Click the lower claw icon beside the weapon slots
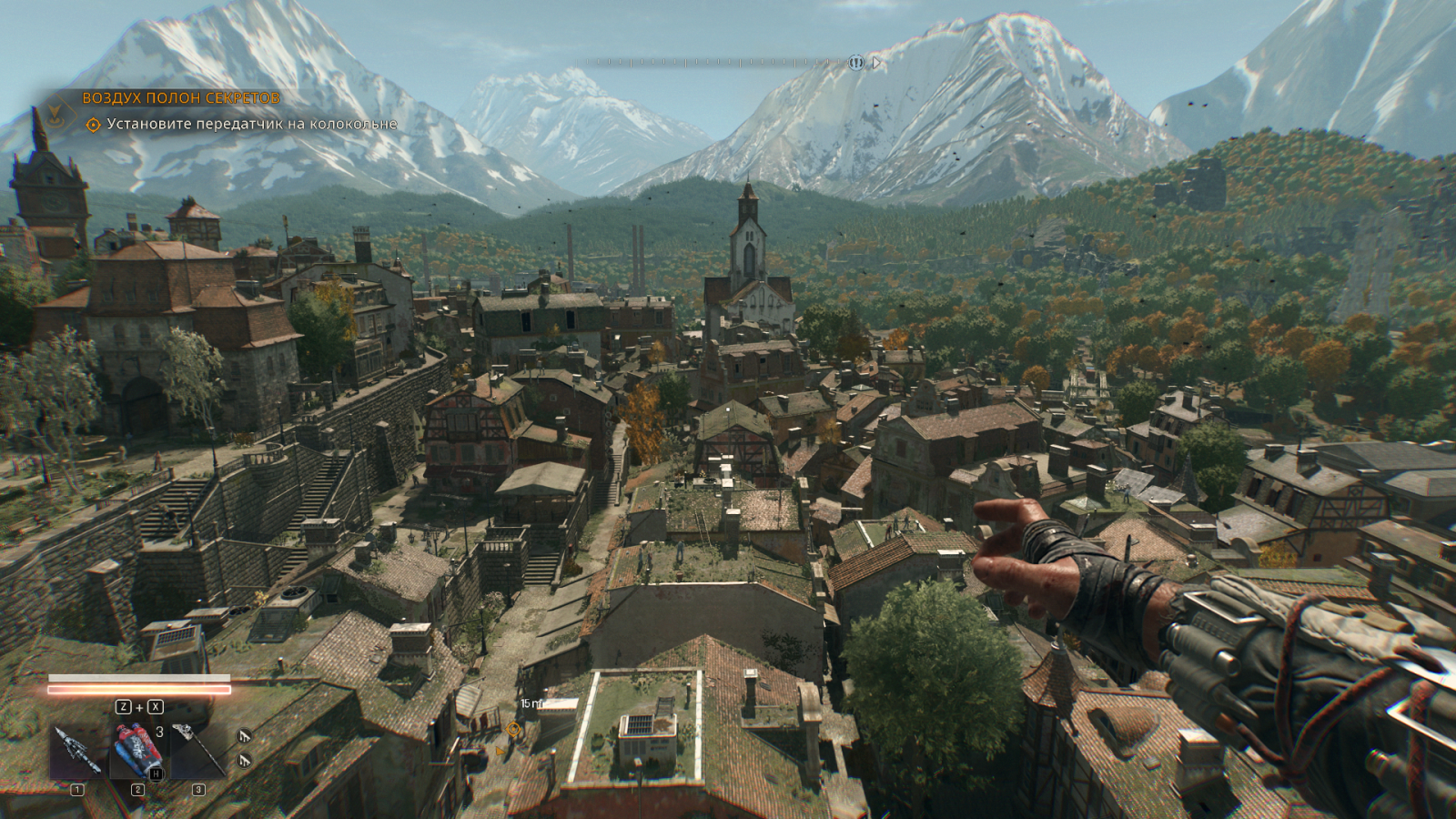This screenshot has height=819, width=1456. coord(243,759)
